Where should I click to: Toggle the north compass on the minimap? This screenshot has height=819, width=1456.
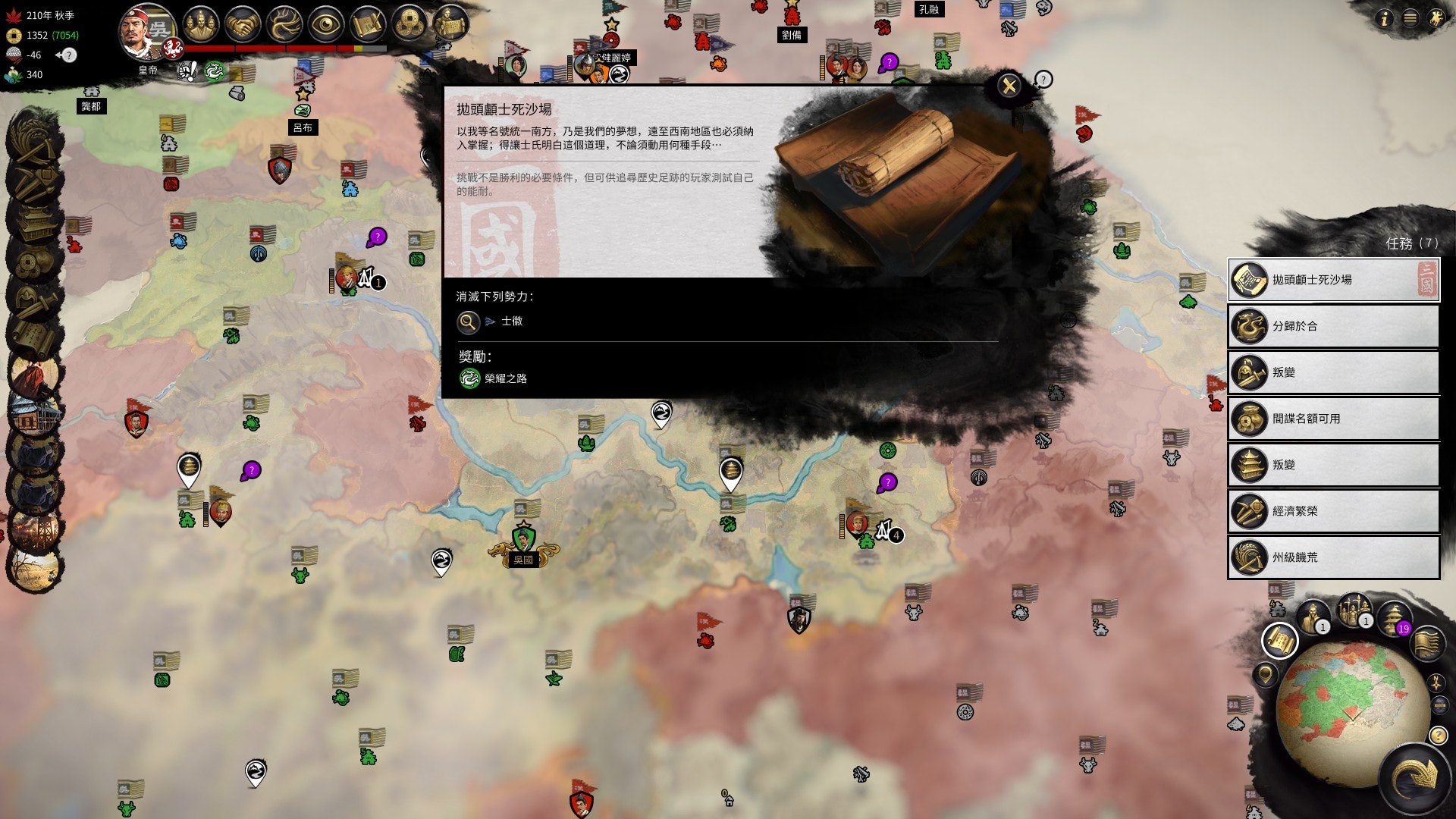1436,683
